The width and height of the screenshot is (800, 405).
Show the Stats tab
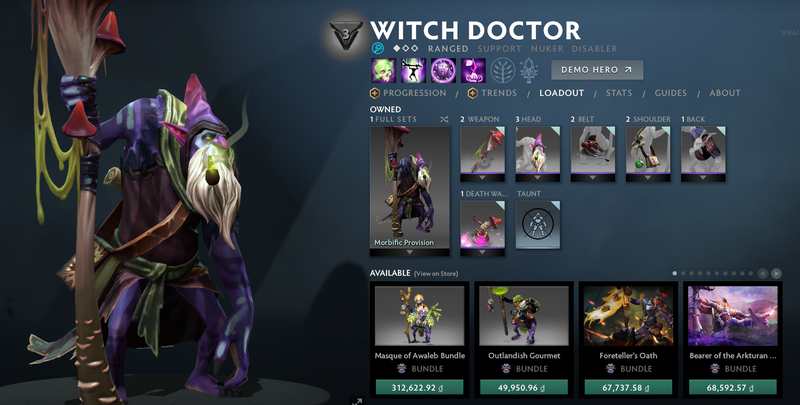coord(618,93)
